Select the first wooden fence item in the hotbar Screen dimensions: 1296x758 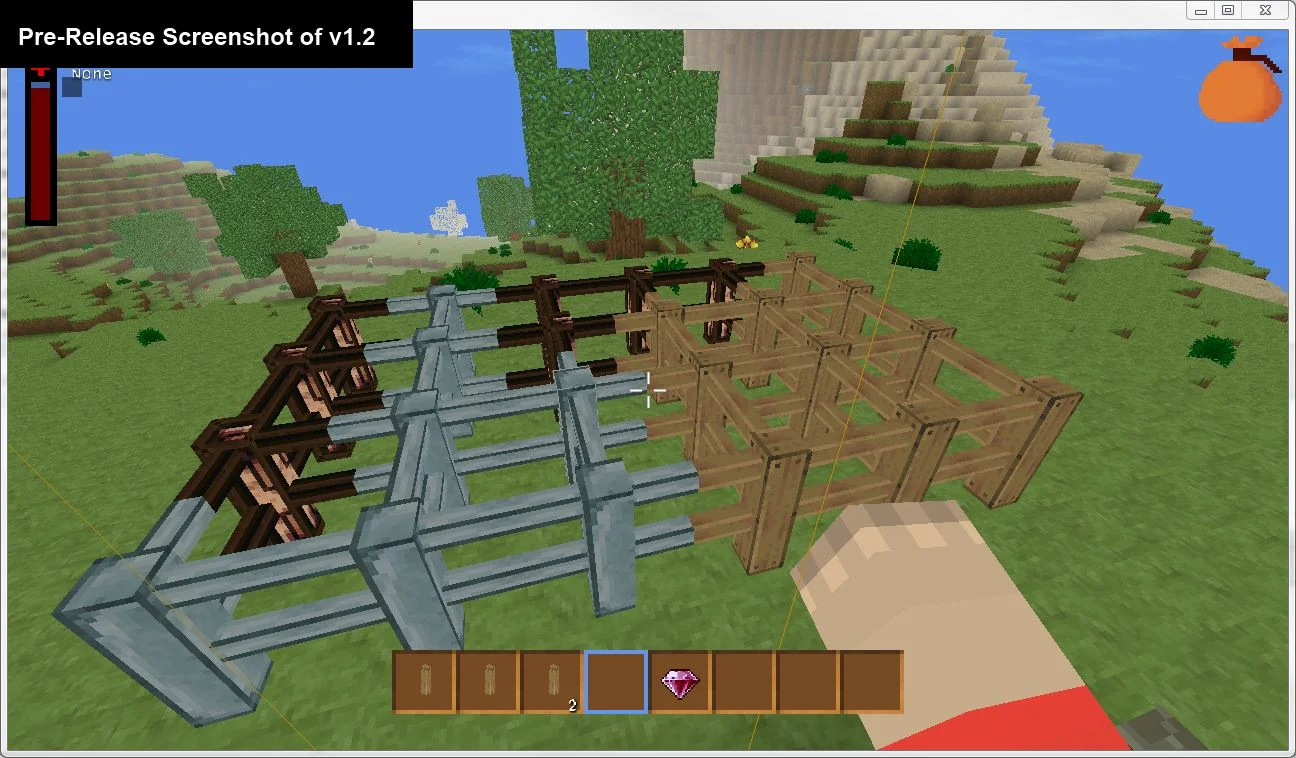click(x=425, y=681)
